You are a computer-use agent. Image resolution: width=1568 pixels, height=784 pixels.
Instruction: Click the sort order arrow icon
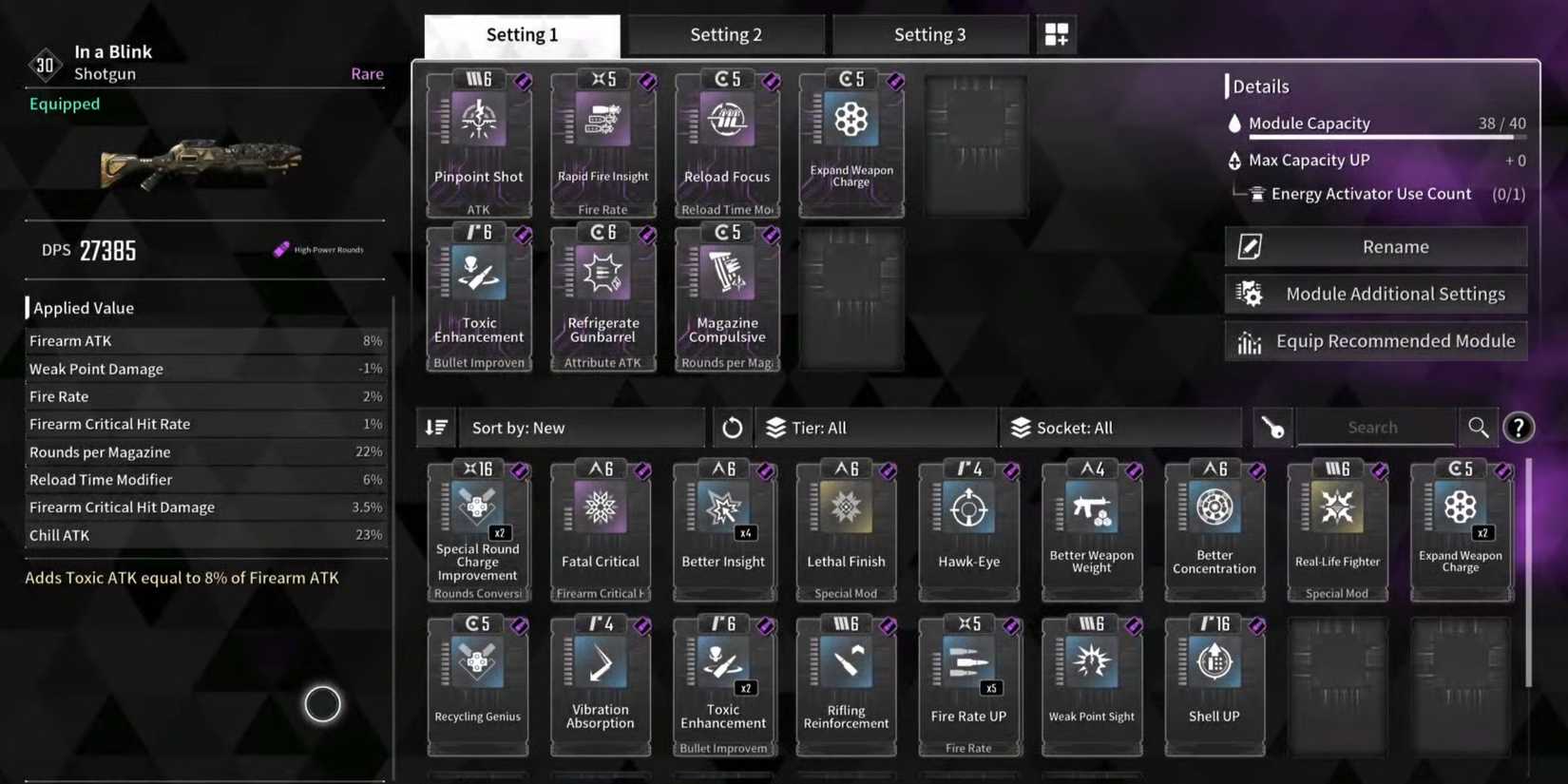coord(435,427)
